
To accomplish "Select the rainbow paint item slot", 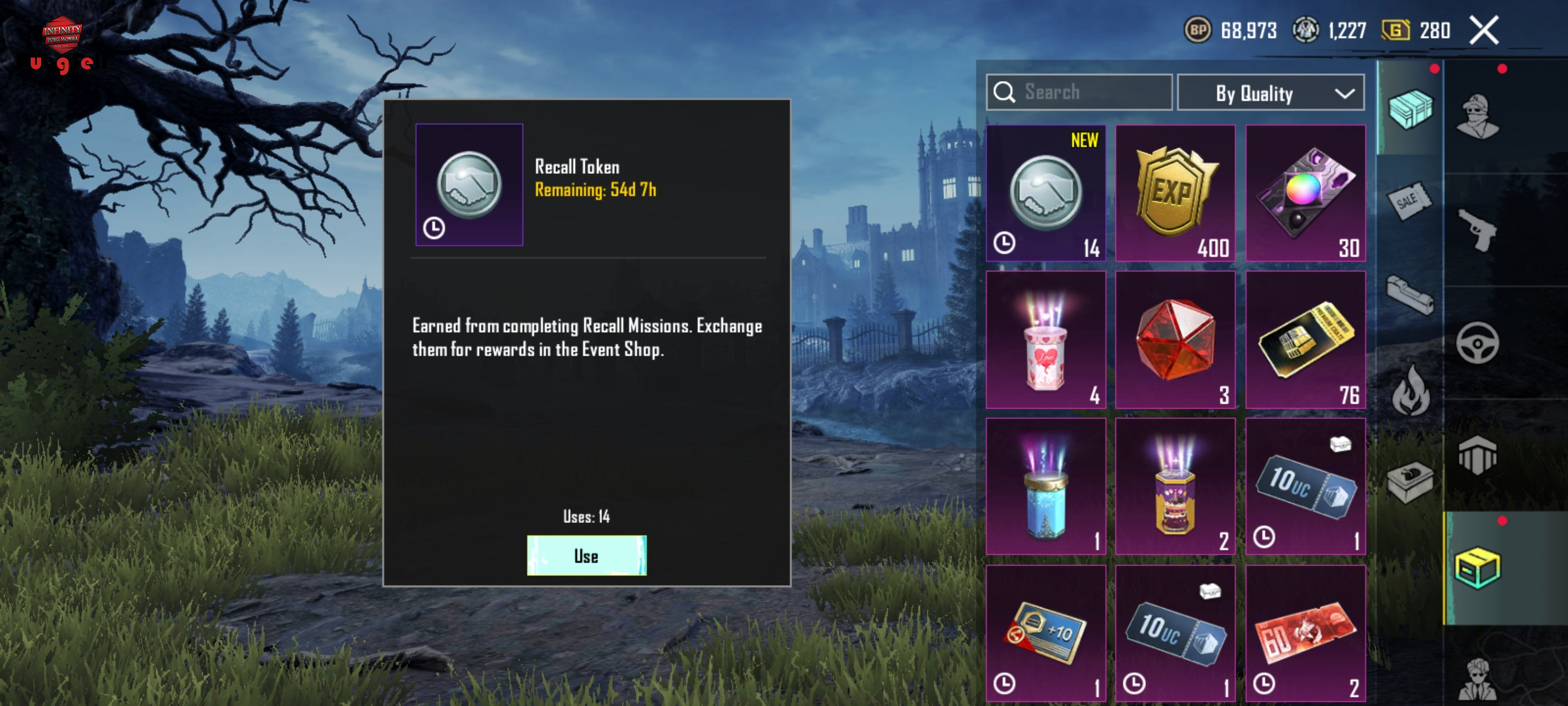I will [x=1305, y=193].
